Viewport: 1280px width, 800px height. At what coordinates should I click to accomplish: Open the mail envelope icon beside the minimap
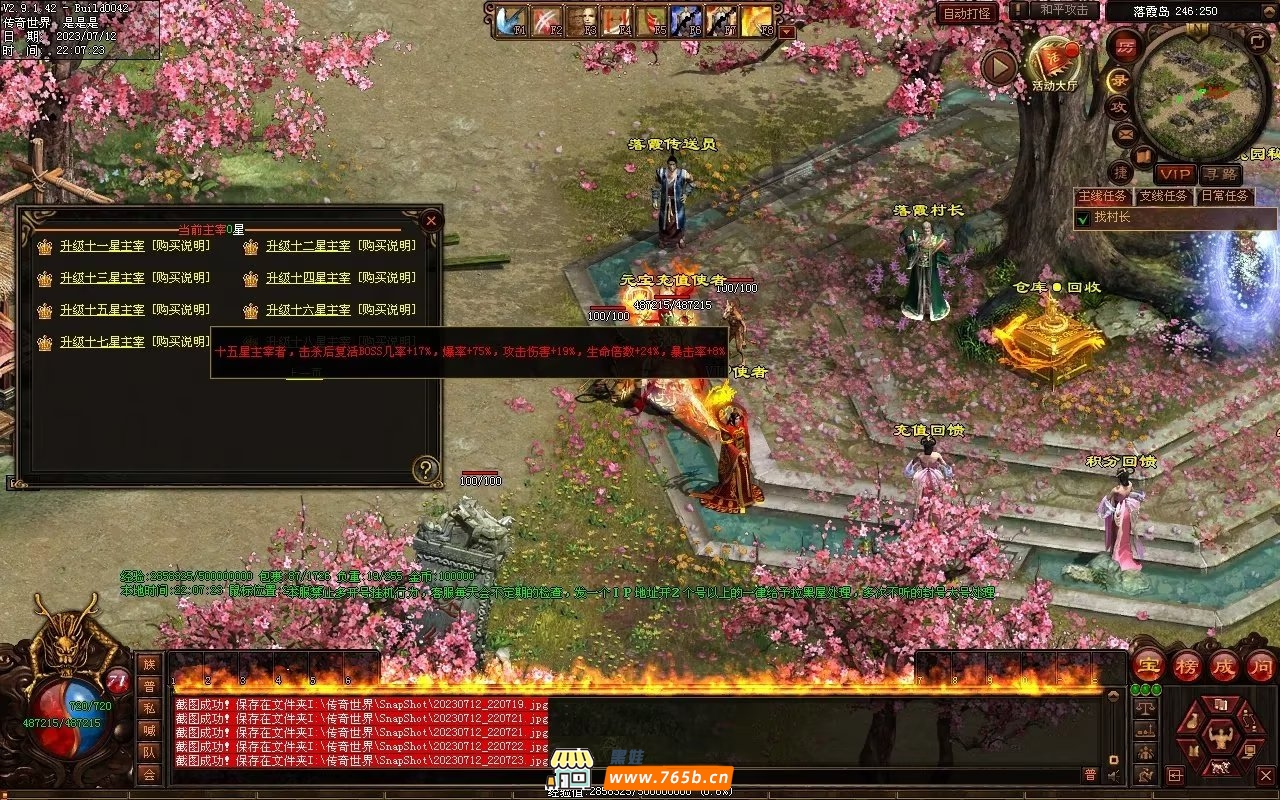pyautogui.click(x=1126, y=133)
